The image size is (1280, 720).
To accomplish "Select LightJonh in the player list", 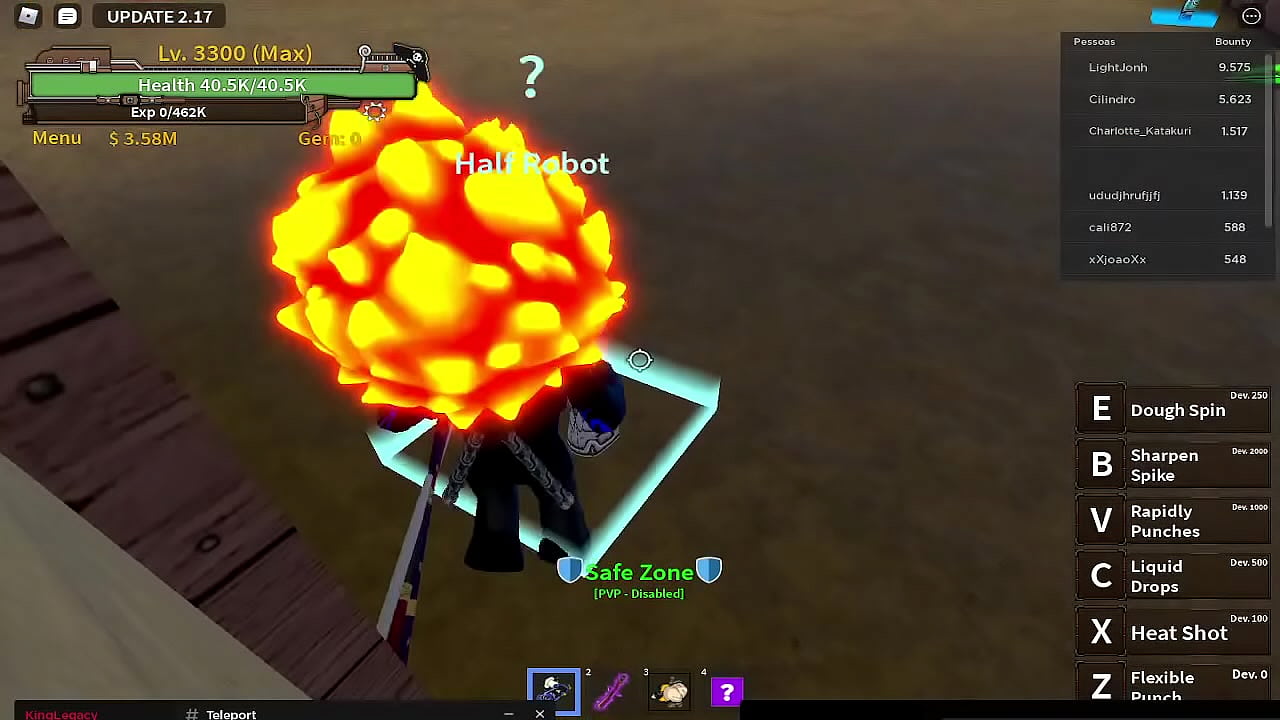I will pos(1118,67).
